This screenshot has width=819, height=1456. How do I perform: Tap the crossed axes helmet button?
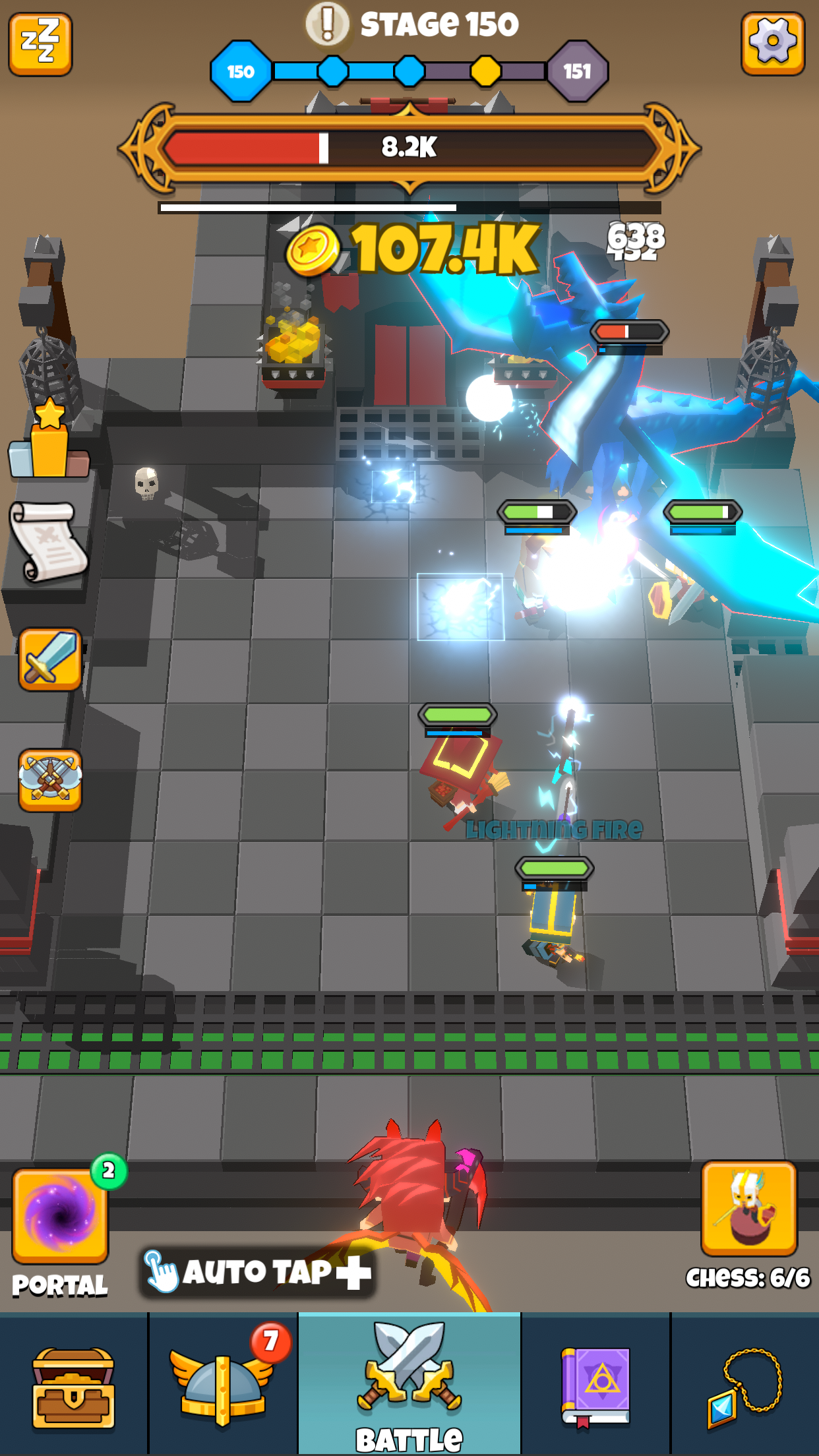pyautogui.click(x=50, y=779)
